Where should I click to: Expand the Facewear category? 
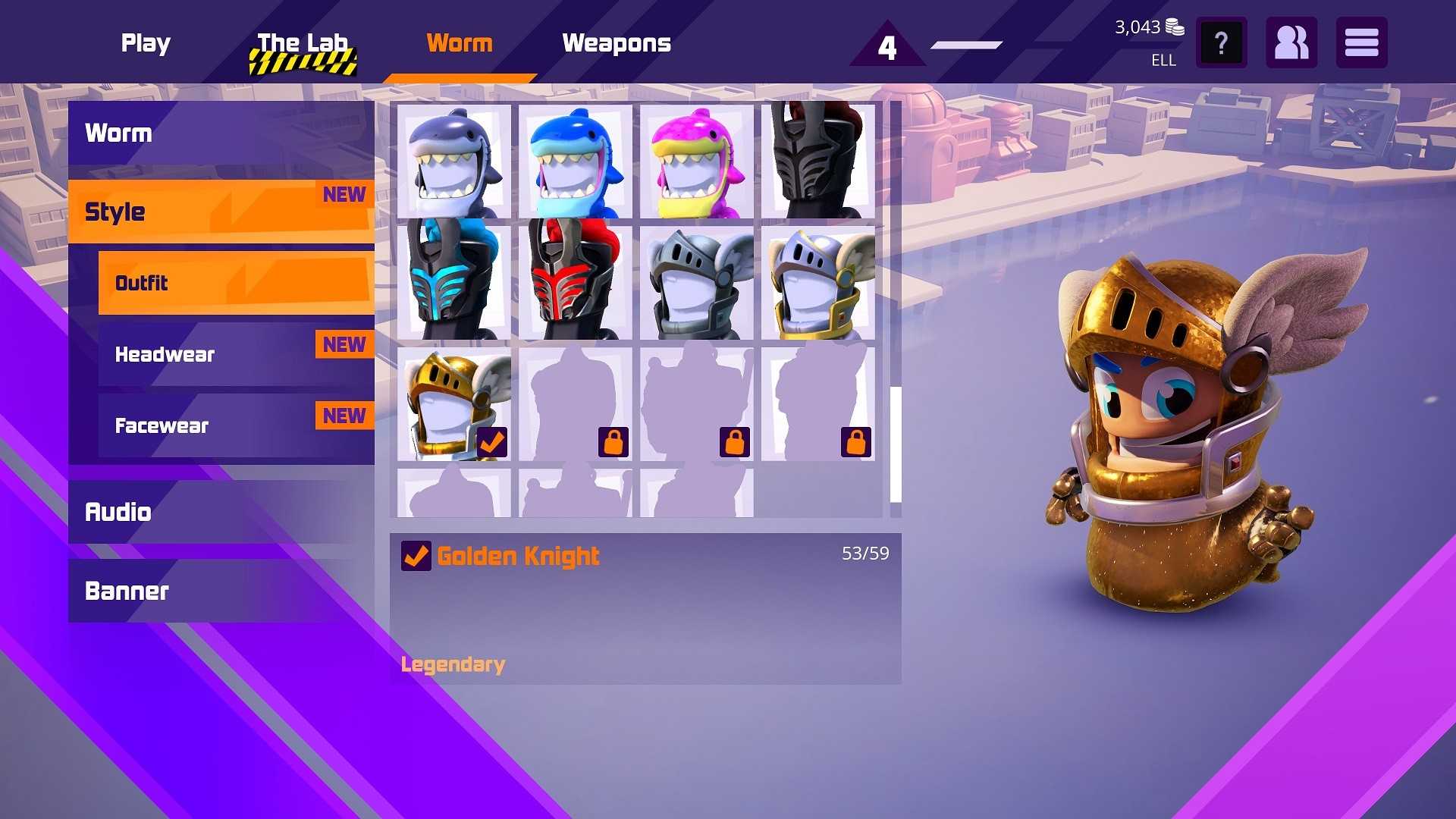(161, 425)
